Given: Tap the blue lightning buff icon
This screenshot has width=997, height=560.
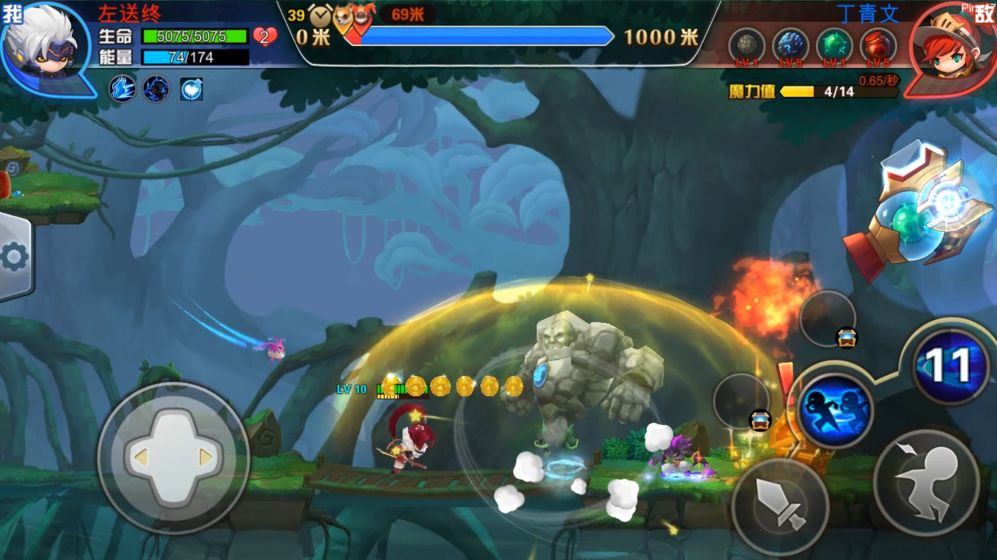Looking at the screenshot, I should point(122,88).
